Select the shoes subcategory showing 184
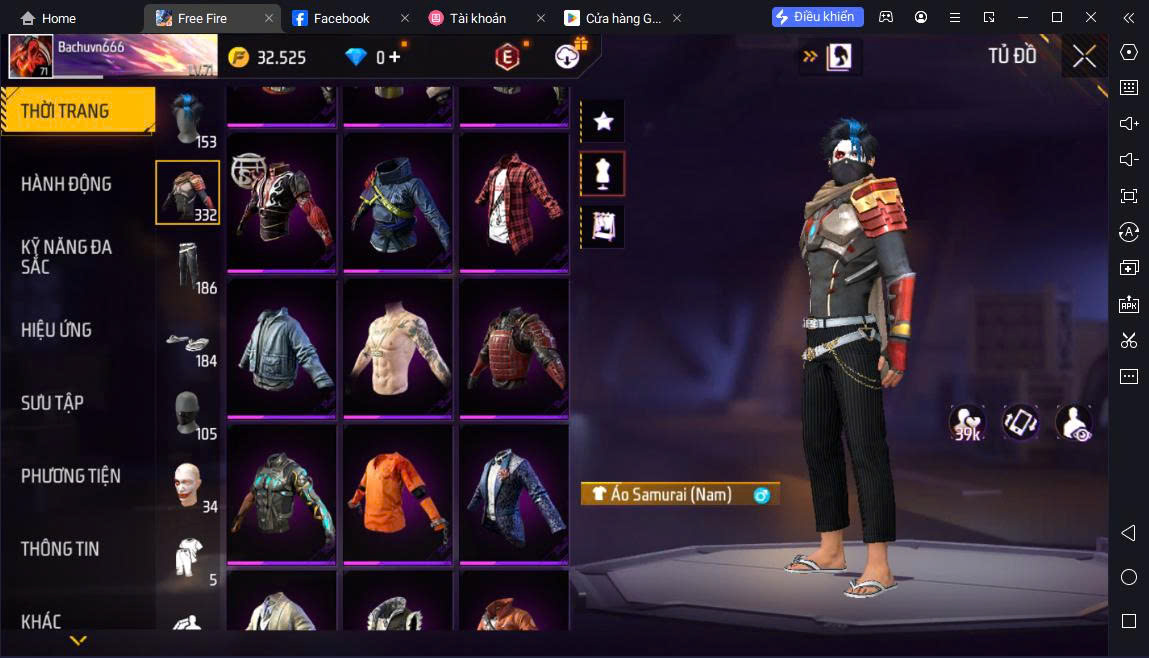 point(187,339)
